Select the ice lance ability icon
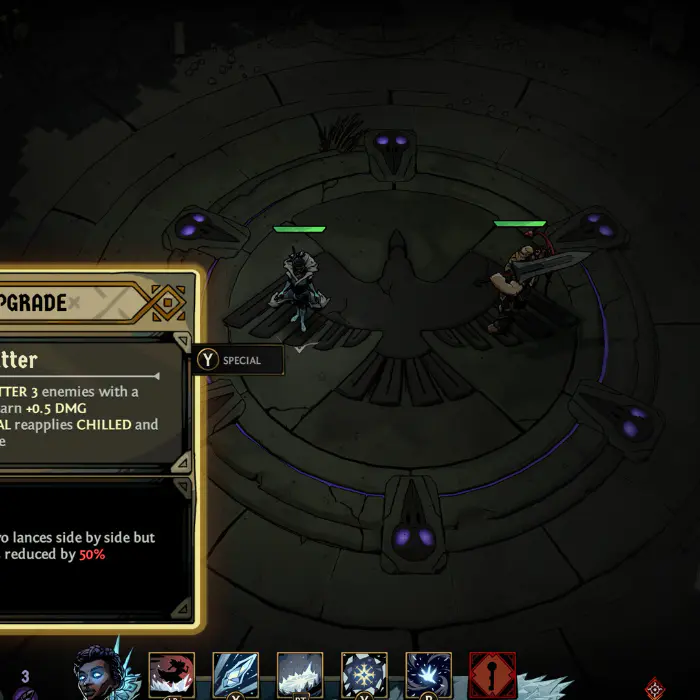This screenshot has height=700, width=700. pyautogui.click(x=236, y=675)
